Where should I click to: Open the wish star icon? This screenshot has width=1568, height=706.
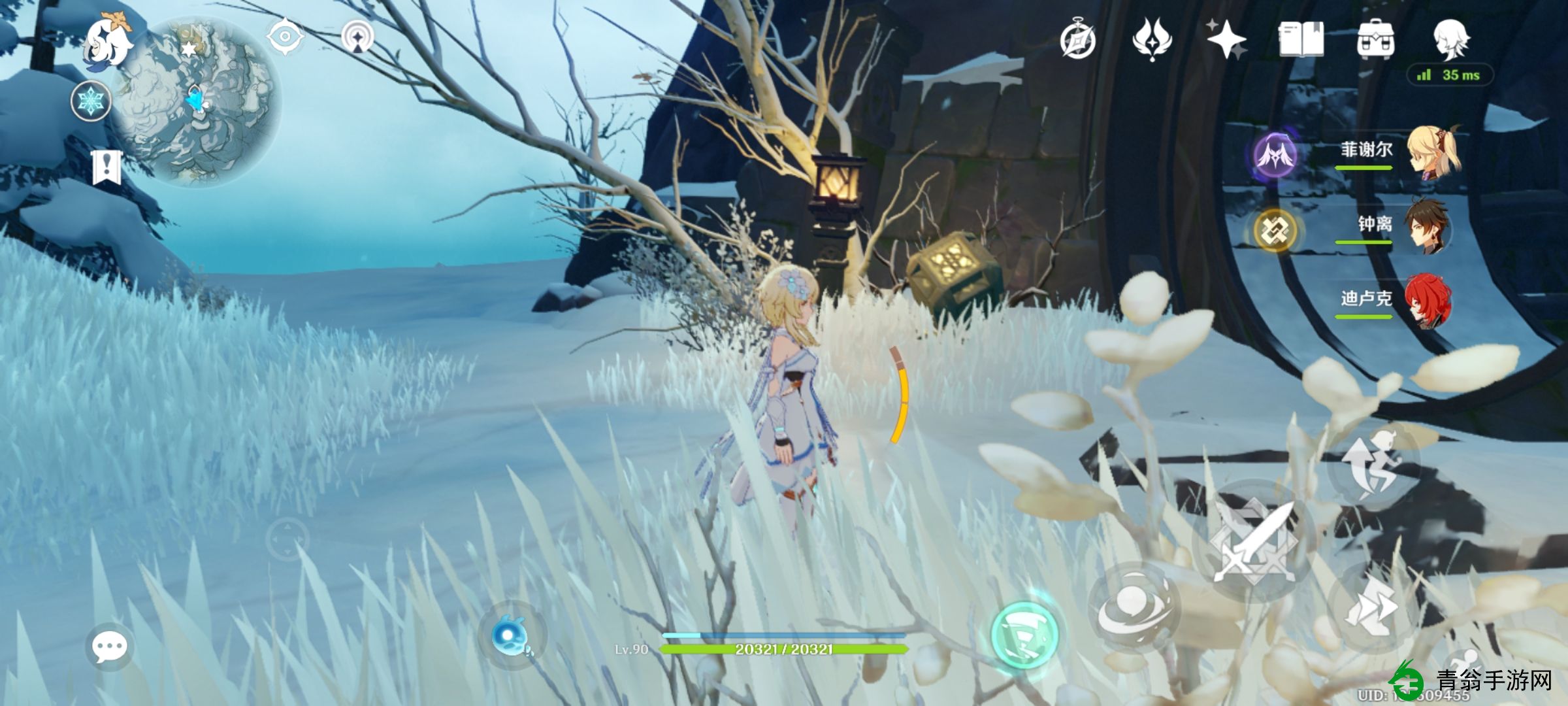coord(1226,40)
